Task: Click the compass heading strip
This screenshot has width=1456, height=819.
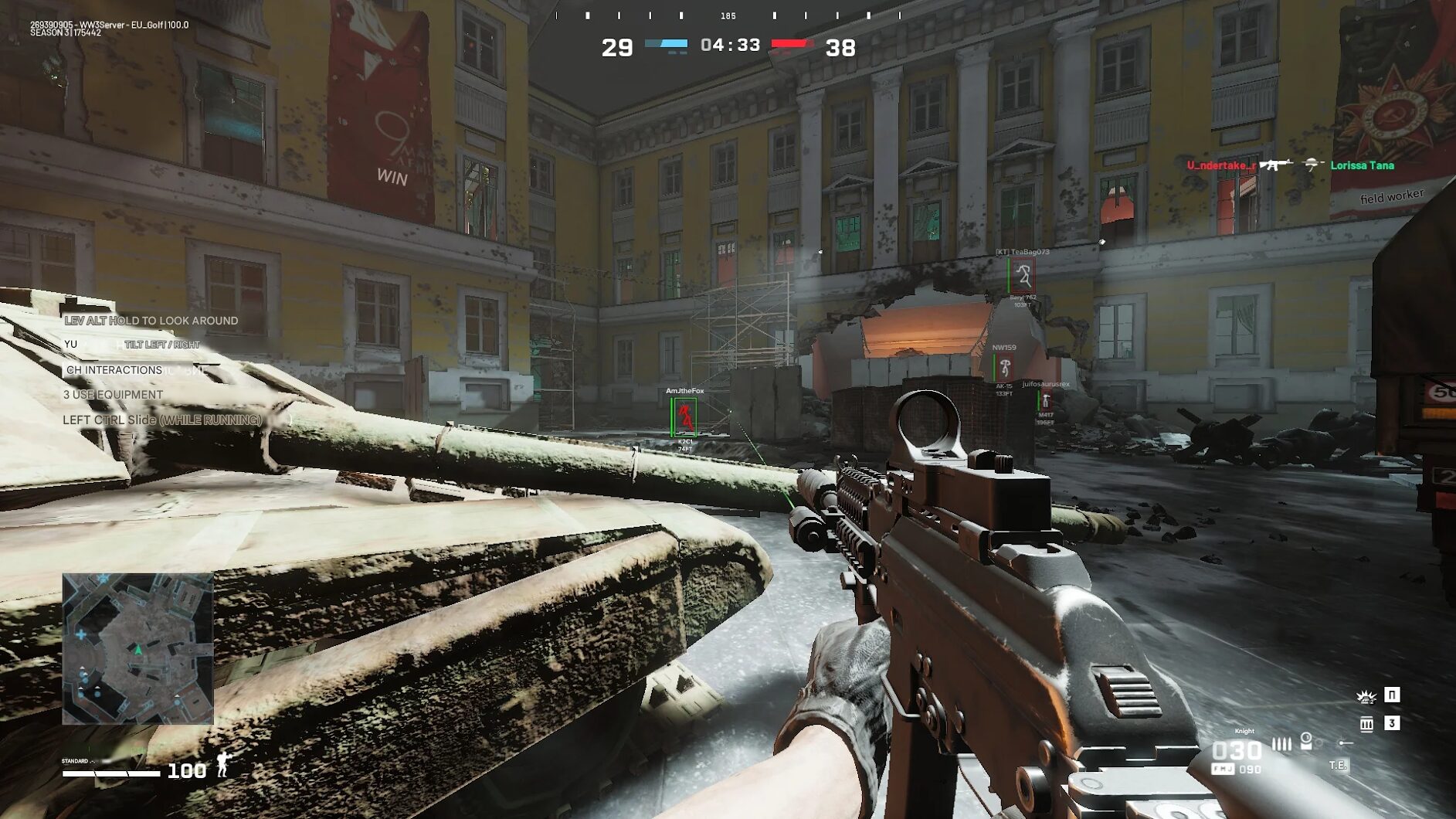Action: click(x=728, y=15)
